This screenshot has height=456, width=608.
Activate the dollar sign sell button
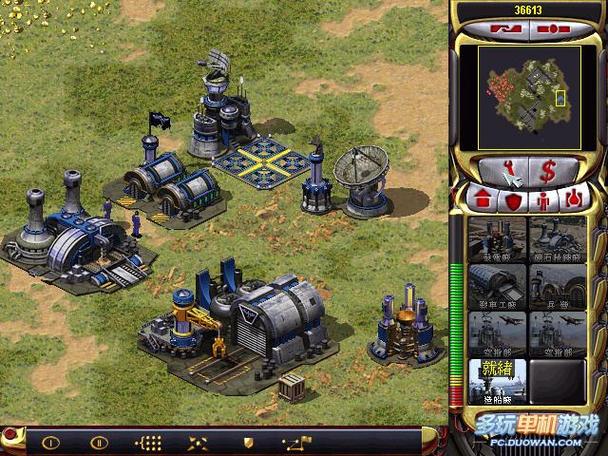tap(548, 171)
